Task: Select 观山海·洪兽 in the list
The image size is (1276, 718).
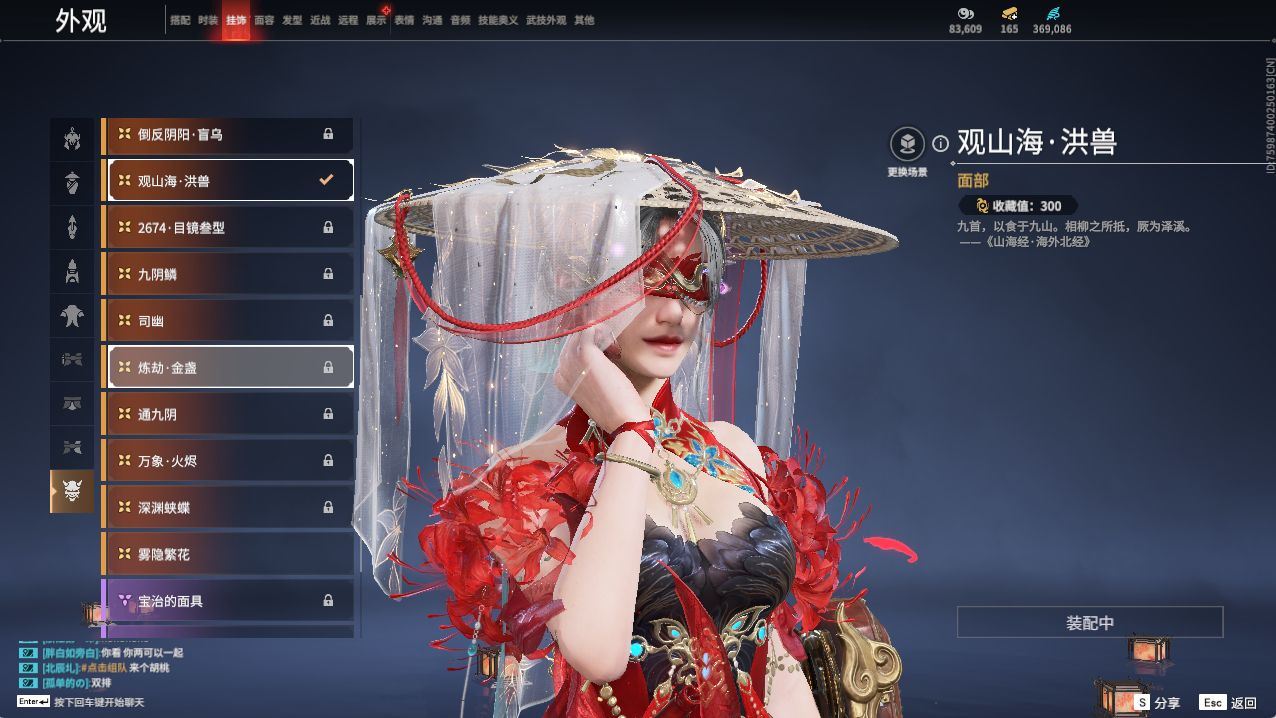Action: tap(230, 181)
